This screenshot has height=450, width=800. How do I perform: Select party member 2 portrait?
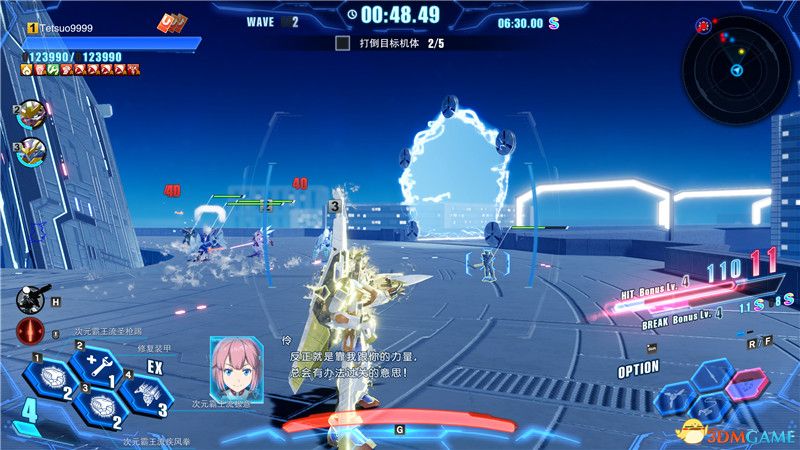coord(32,114)
